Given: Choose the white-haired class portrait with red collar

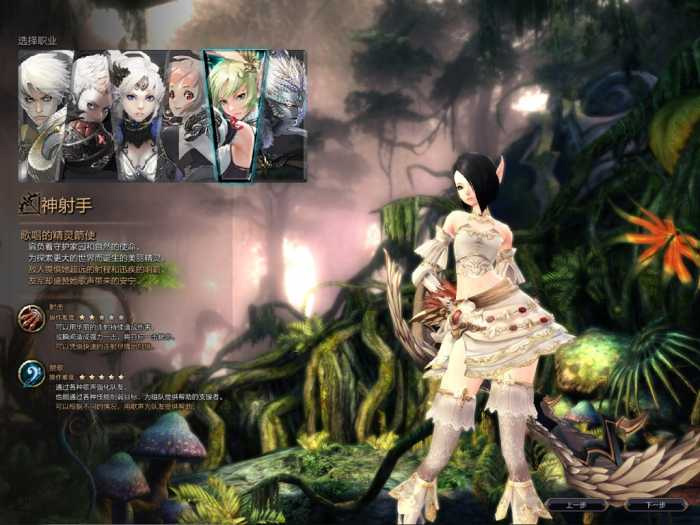Looking at the screenshot, I should [90, 115].
